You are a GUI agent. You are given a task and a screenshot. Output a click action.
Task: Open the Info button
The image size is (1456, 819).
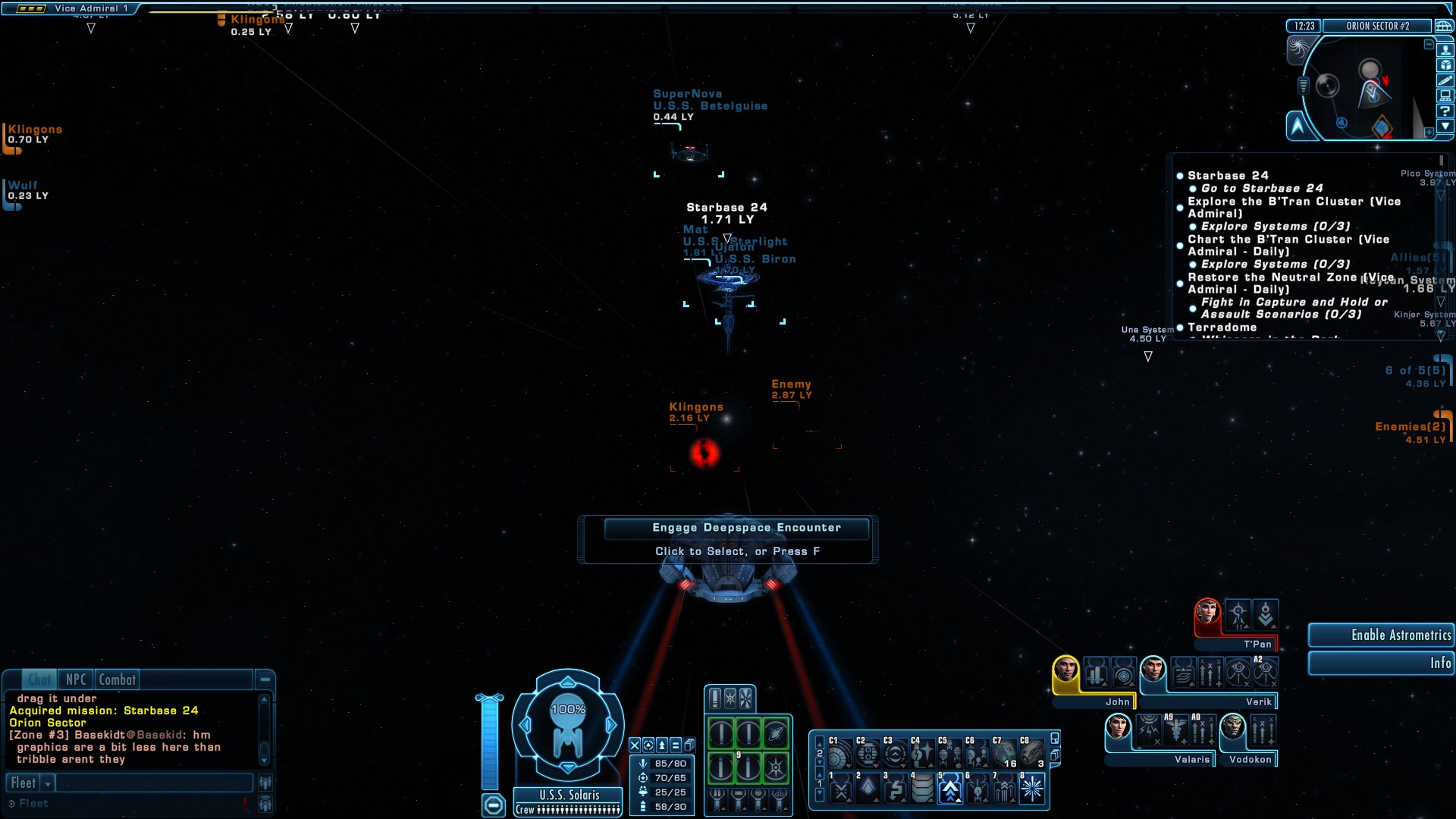point(1380,664)
